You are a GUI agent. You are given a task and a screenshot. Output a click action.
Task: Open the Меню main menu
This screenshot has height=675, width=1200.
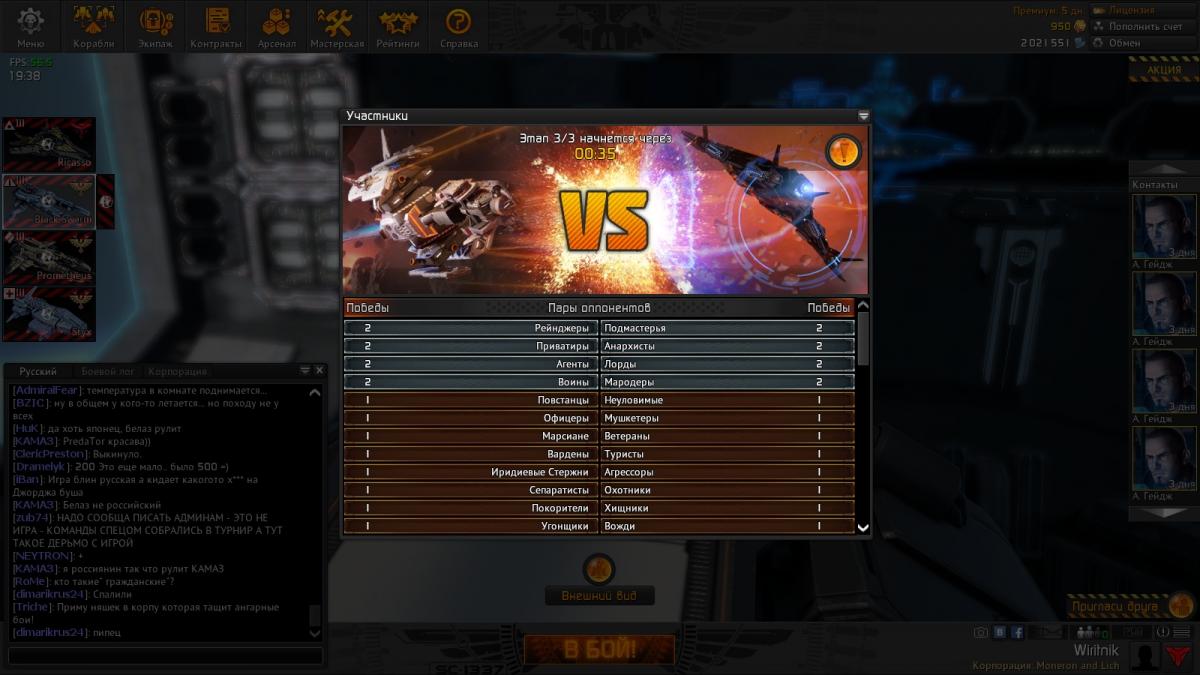(30, 27)
